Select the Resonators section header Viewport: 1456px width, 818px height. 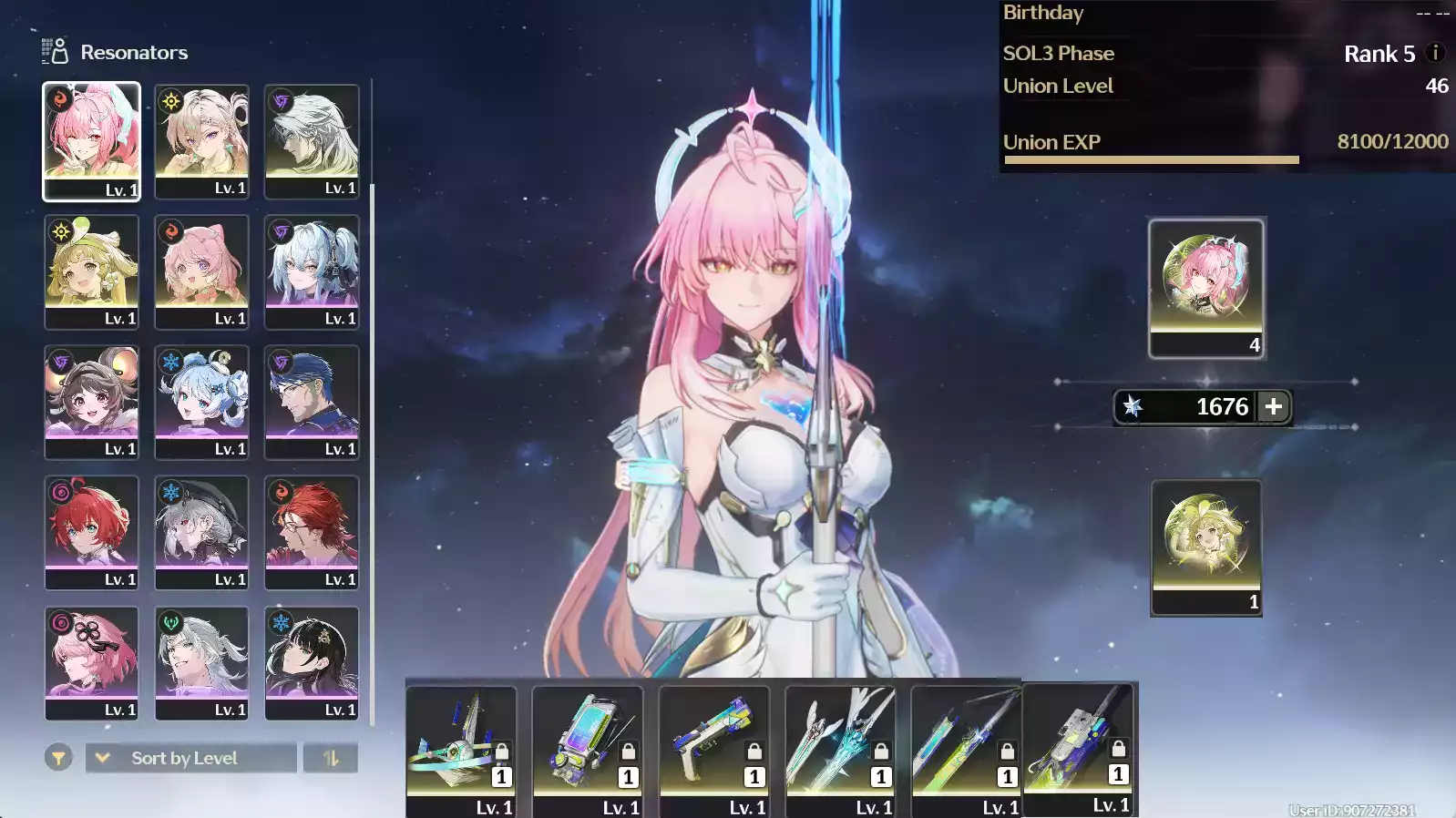pyautogui.click(x=135, y=51)
